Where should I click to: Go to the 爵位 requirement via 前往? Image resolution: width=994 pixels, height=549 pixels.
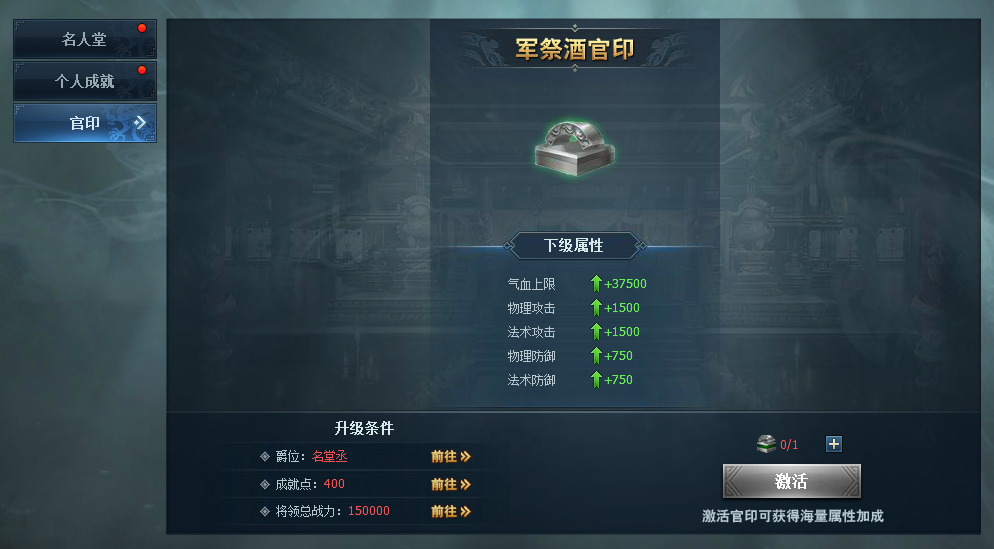[450, 456]
